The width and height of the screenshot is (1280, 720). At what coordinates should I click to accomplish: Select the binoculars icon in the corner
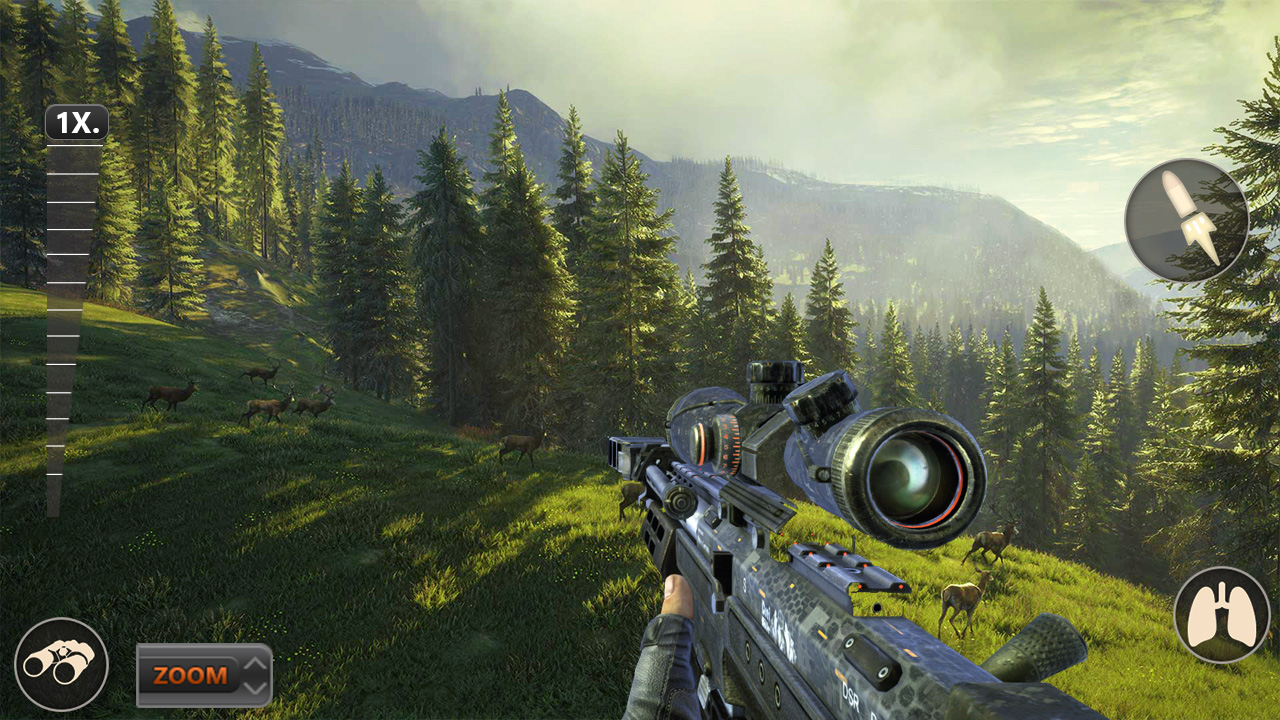point(62,662)
